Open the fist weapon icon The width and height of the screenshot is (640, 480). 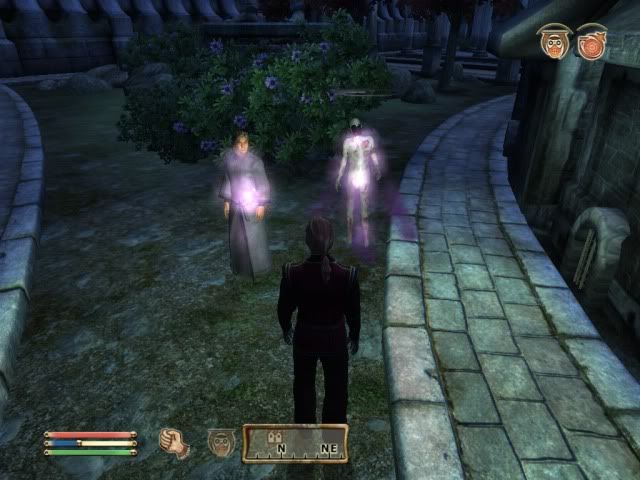coord(175,441)
